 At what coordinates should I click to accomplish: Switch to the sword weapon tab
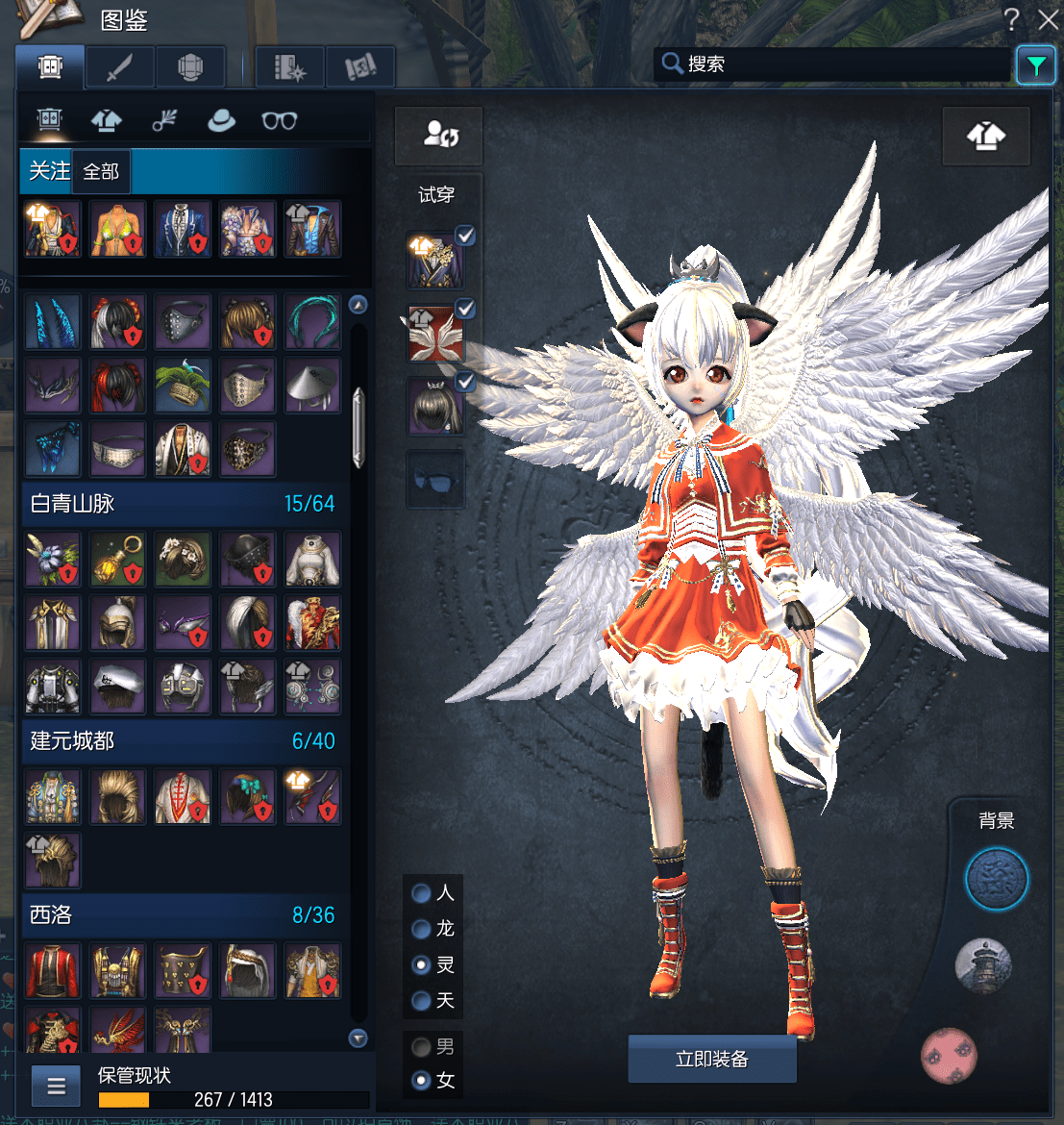coord(120,67)
